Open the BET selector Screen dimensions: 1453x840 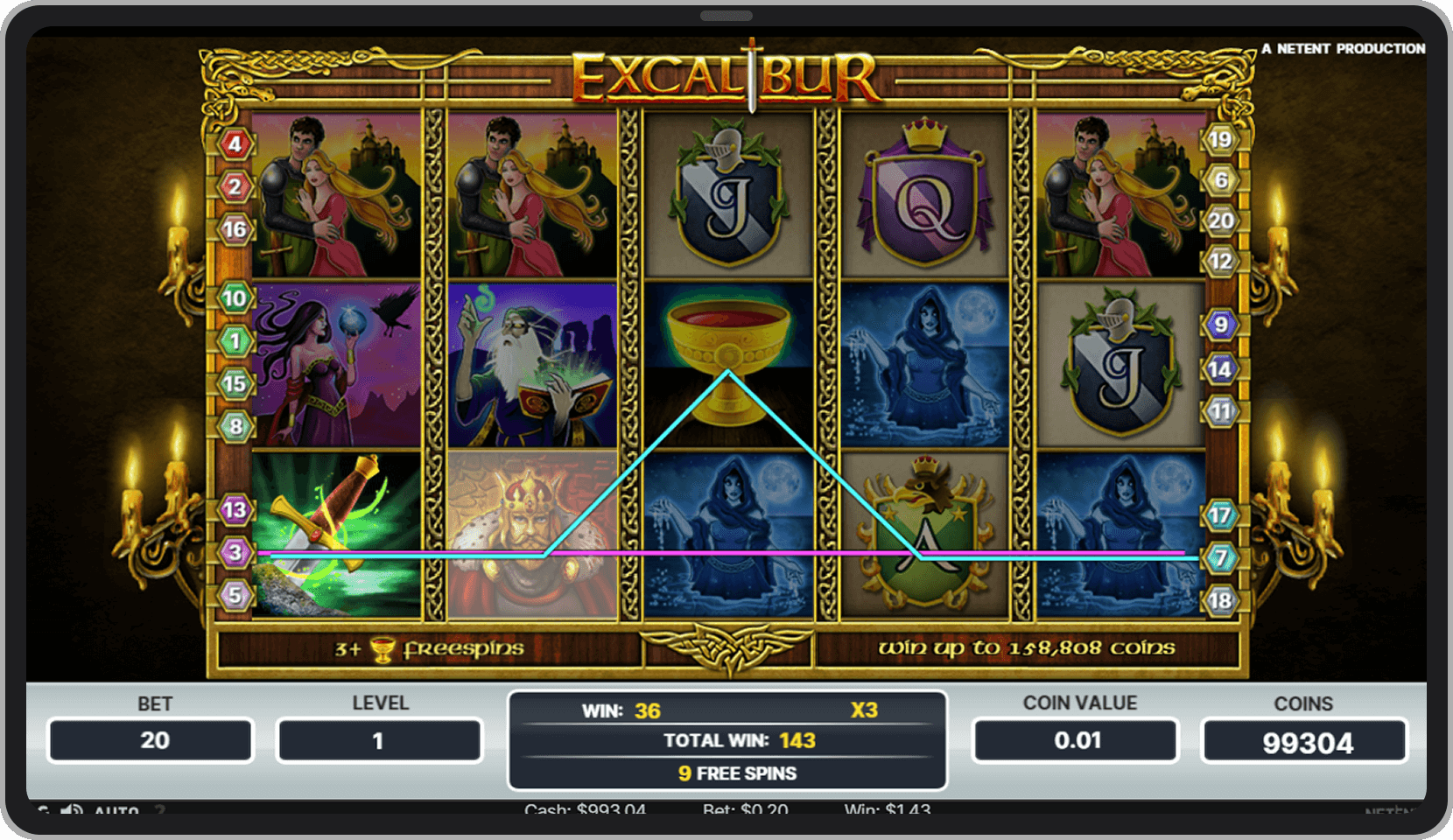(151, 740)
